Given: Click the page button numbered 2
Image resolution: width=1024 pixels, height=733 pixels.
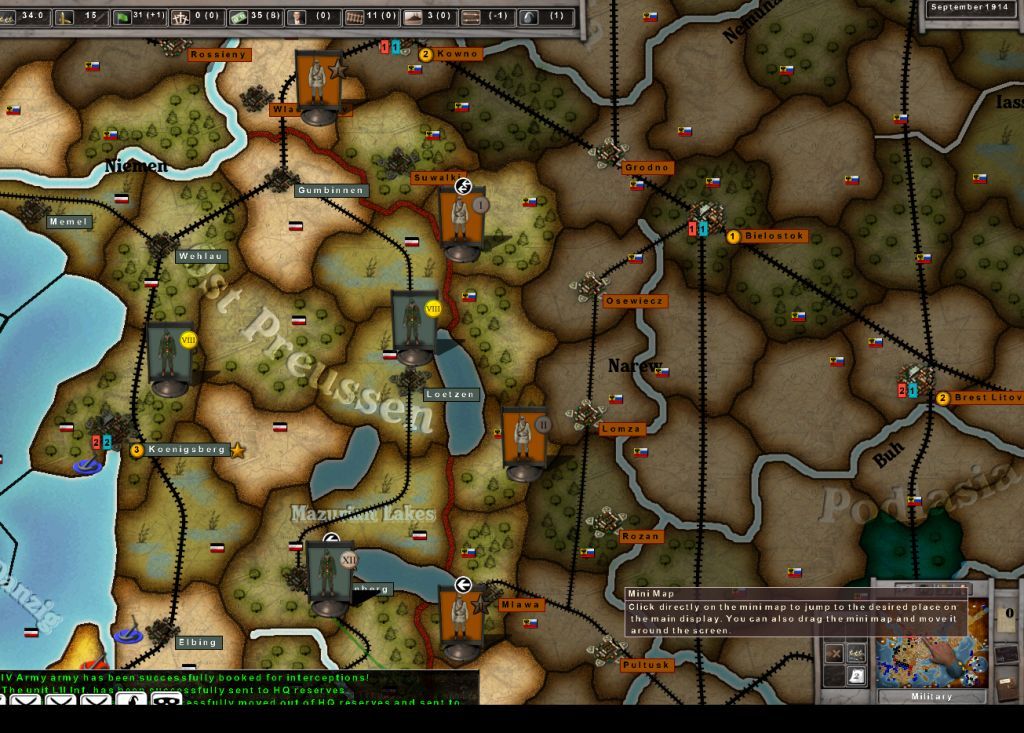Looking at the screenshot, I should click(x=857, y=677).
